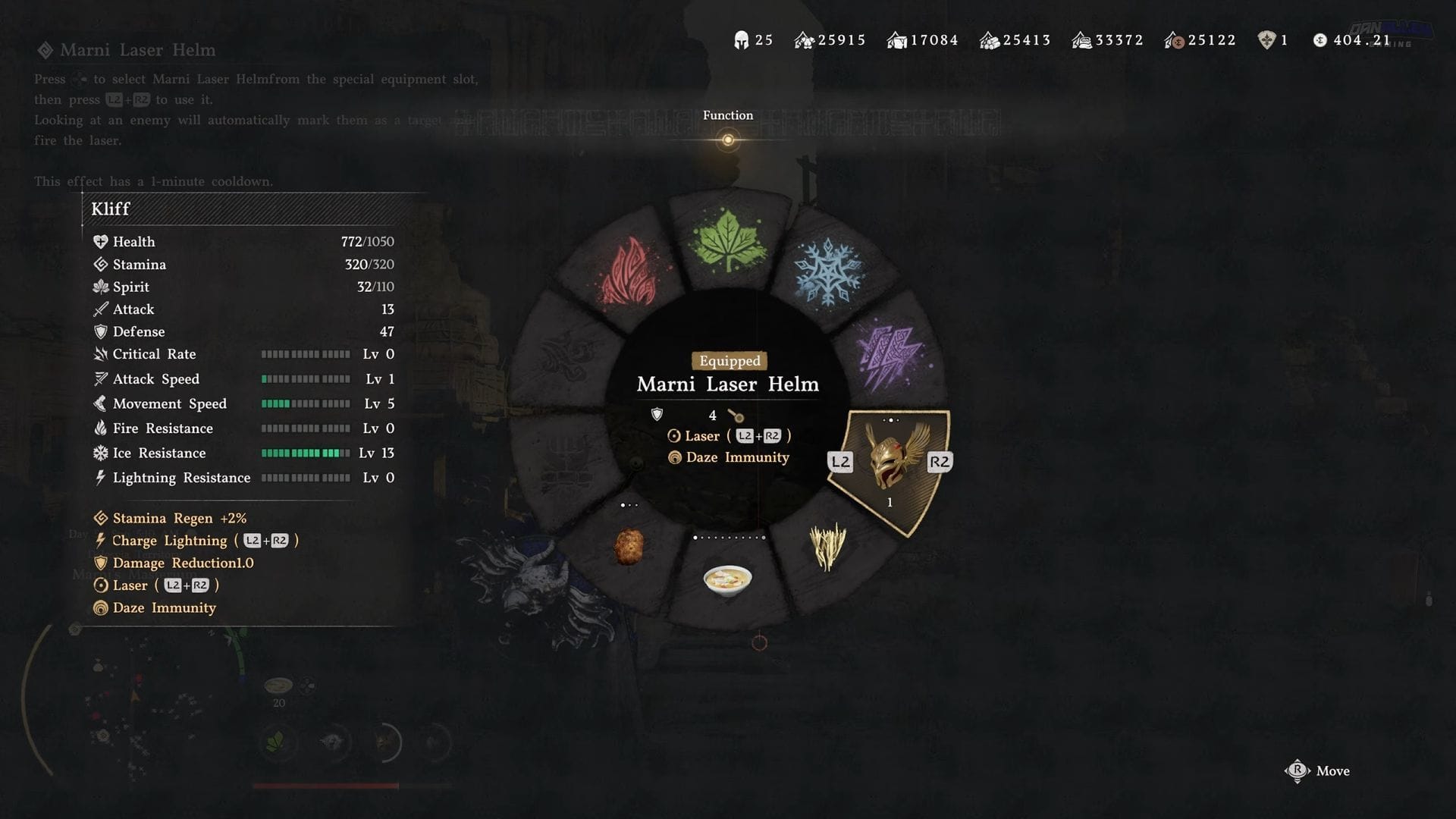The width and height of the screenshot is (1456, 819).
Task: Select the blue snowflake ice segment
Action: tap(827, 271)
